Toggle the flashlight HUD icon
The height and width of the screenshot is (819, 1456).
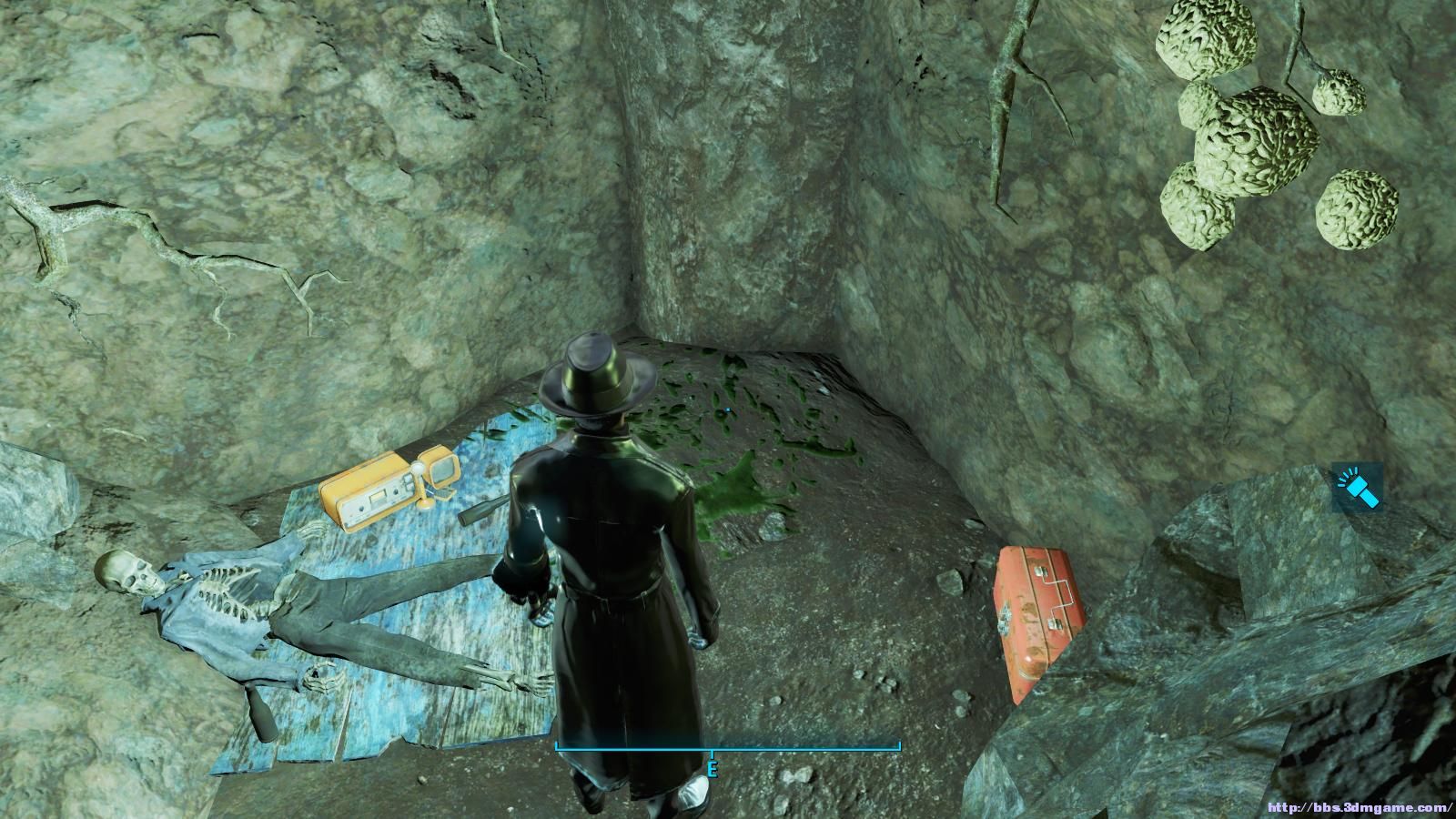coord(1357,487)
